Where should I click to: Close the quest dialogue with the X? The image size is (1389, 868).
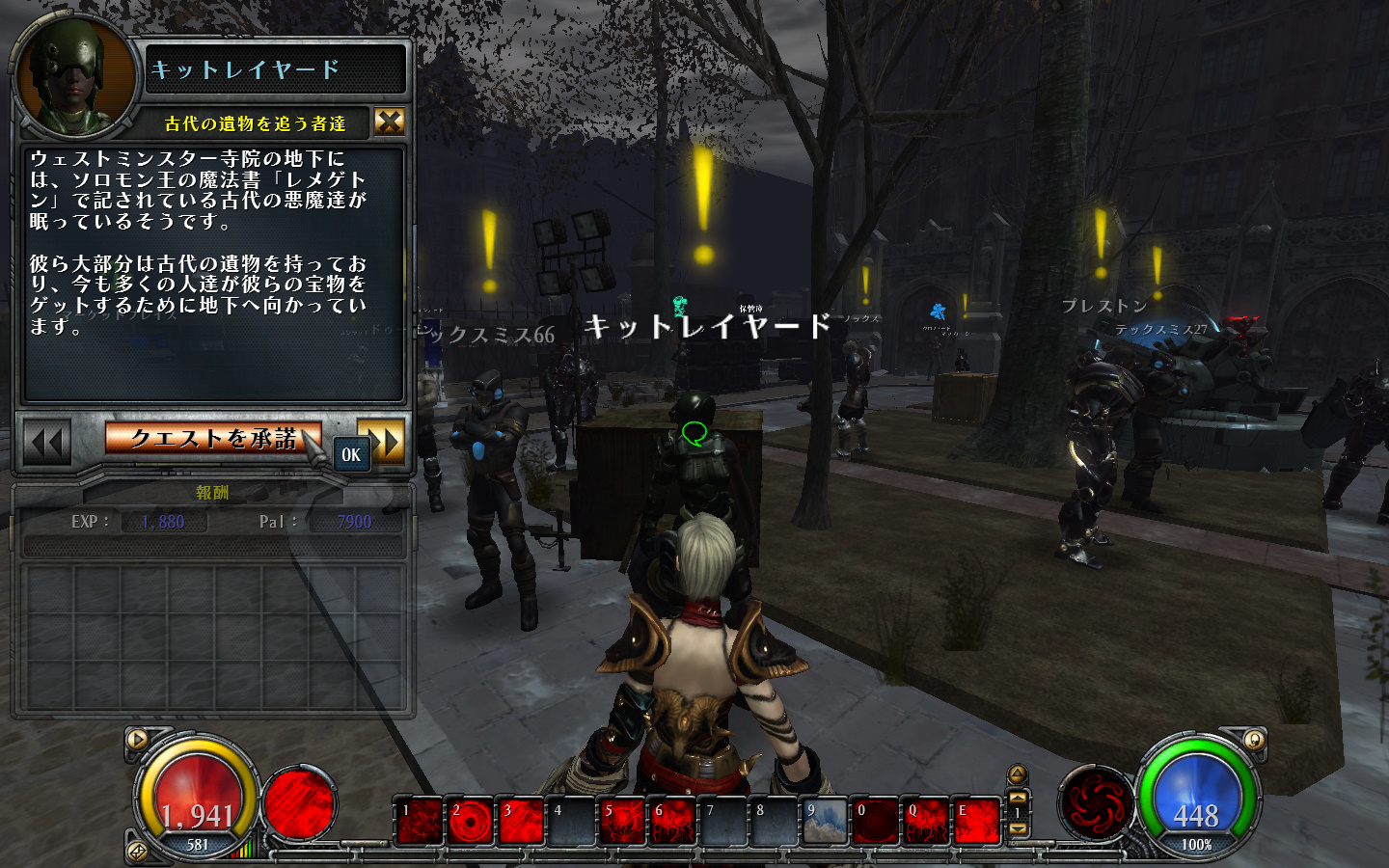(389, 122)
